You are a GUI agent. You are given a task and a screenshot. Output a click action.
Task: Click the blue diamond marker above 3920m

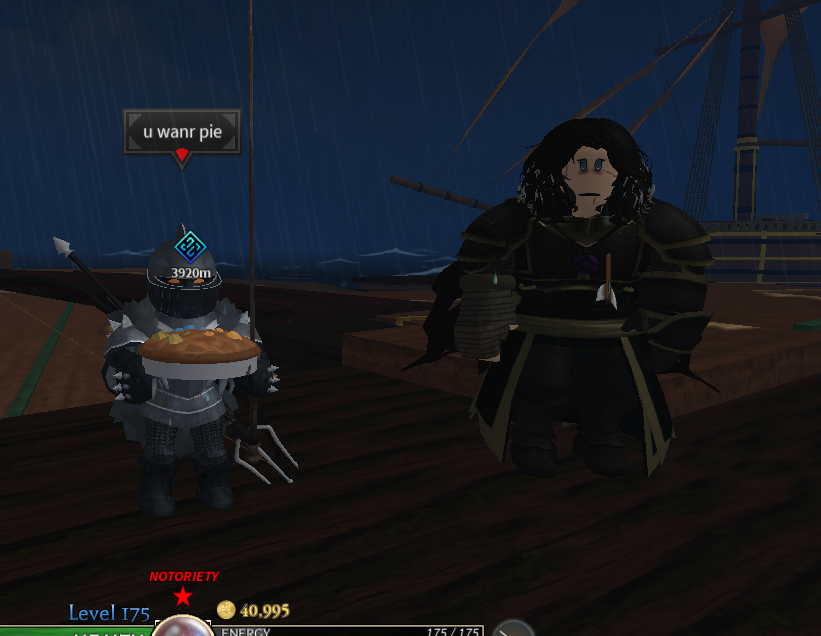coord(190,247)
